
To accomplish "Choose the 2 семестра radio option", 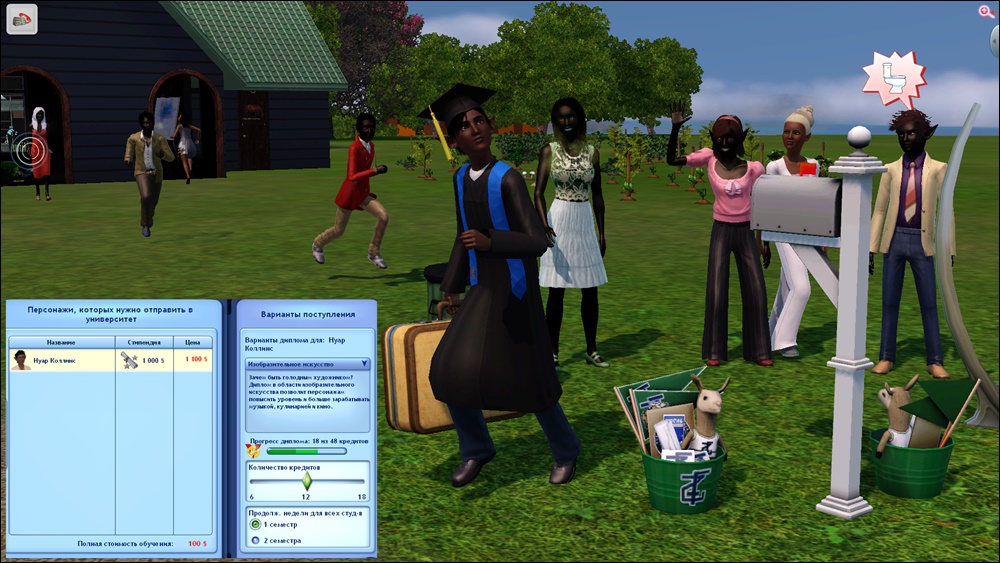I will (x=255, y=540).
